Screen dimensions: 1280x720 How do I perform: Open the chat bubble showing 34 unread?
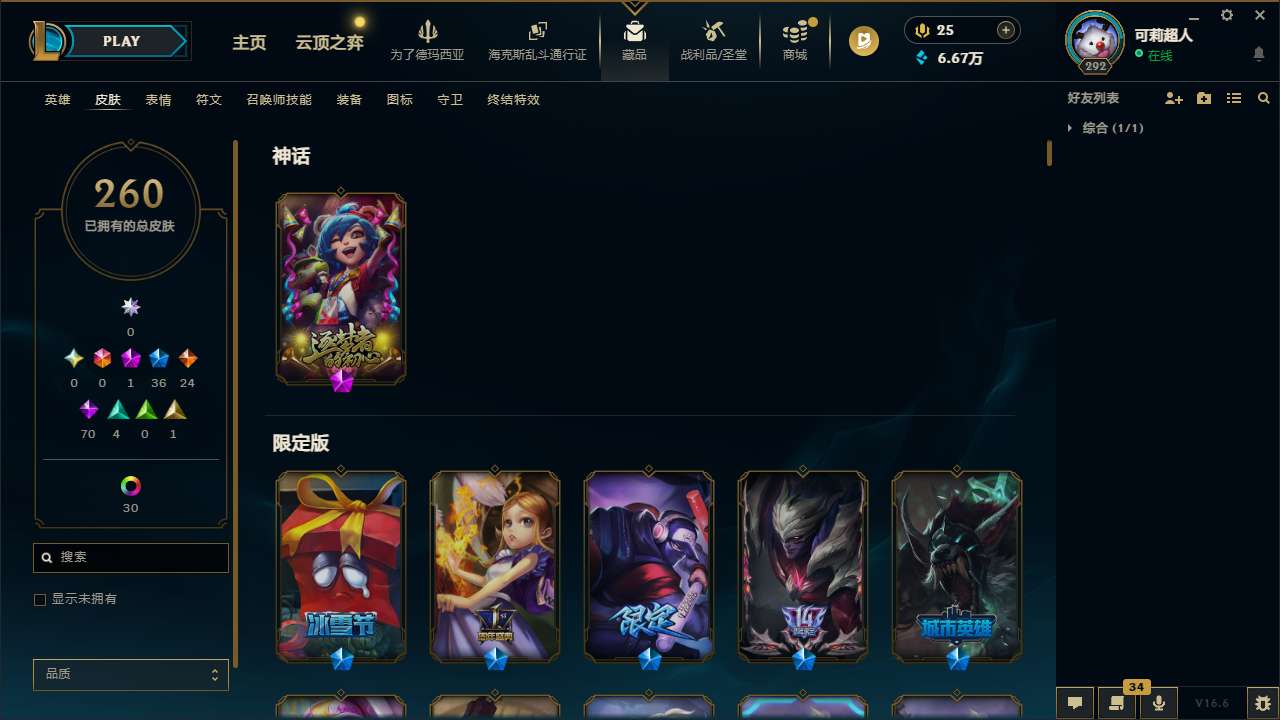1117,703
